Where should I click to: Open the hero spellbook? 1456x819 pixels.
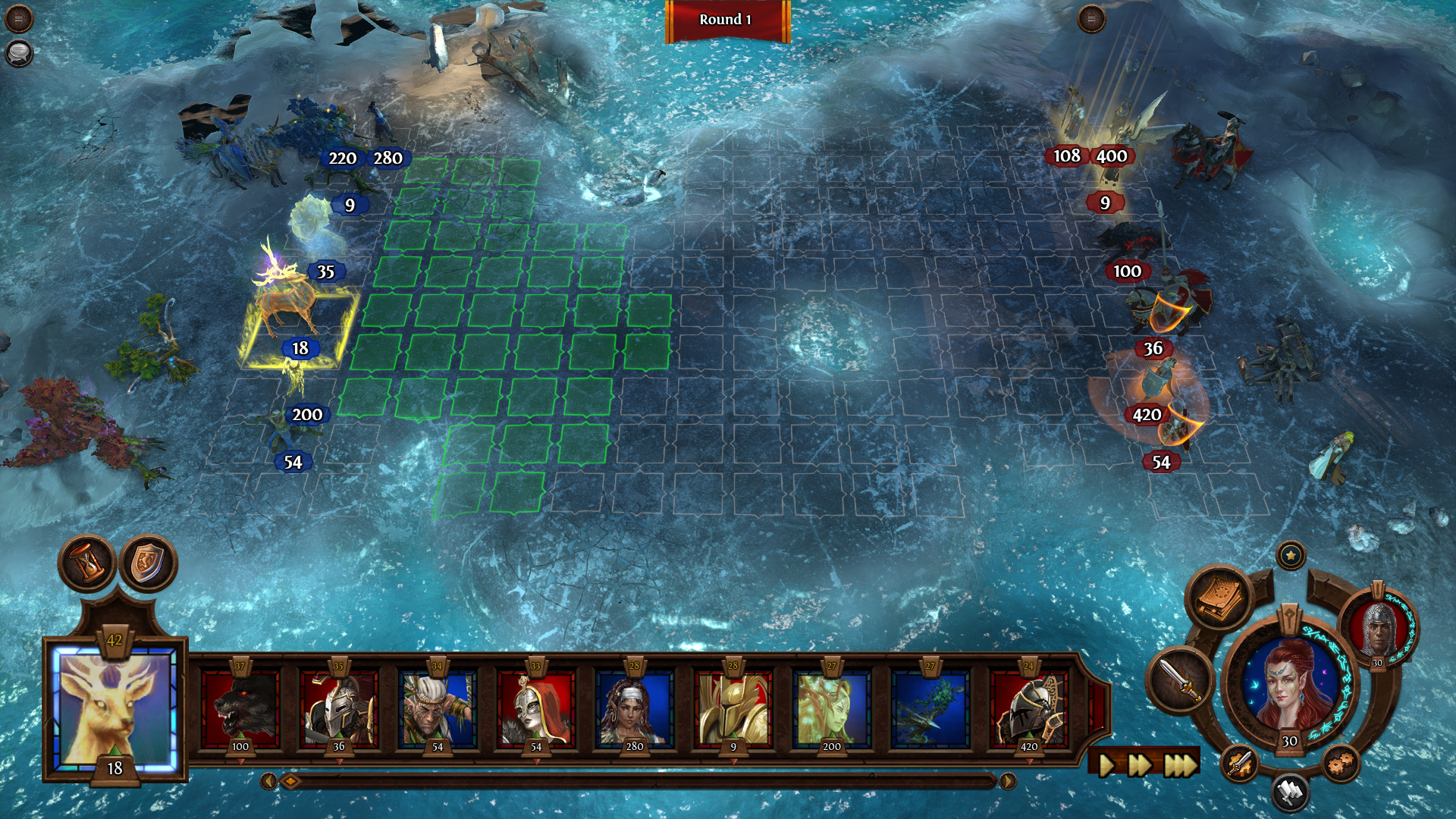coord(1219,598)
